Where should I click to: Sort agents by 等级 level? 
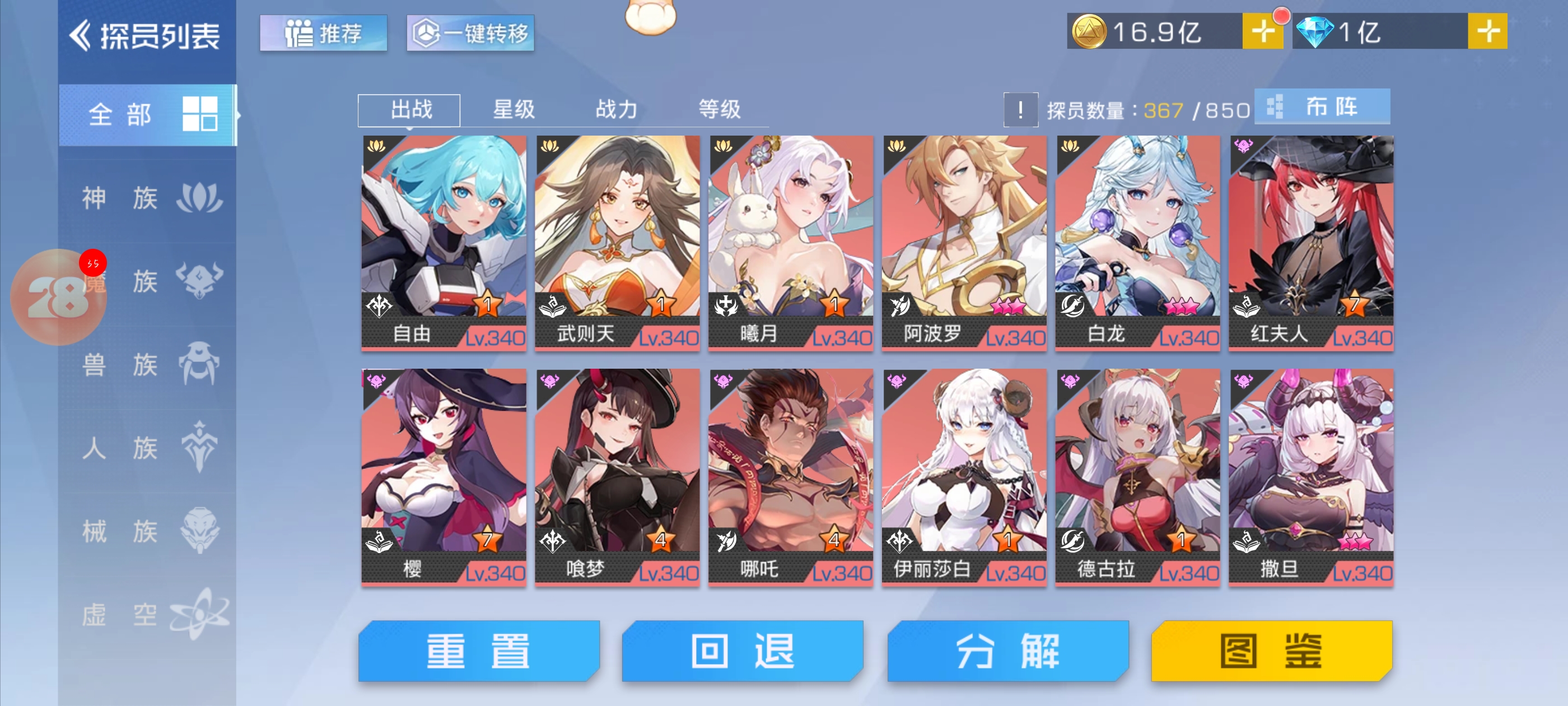pyautogui.click(x=719, y=110)
